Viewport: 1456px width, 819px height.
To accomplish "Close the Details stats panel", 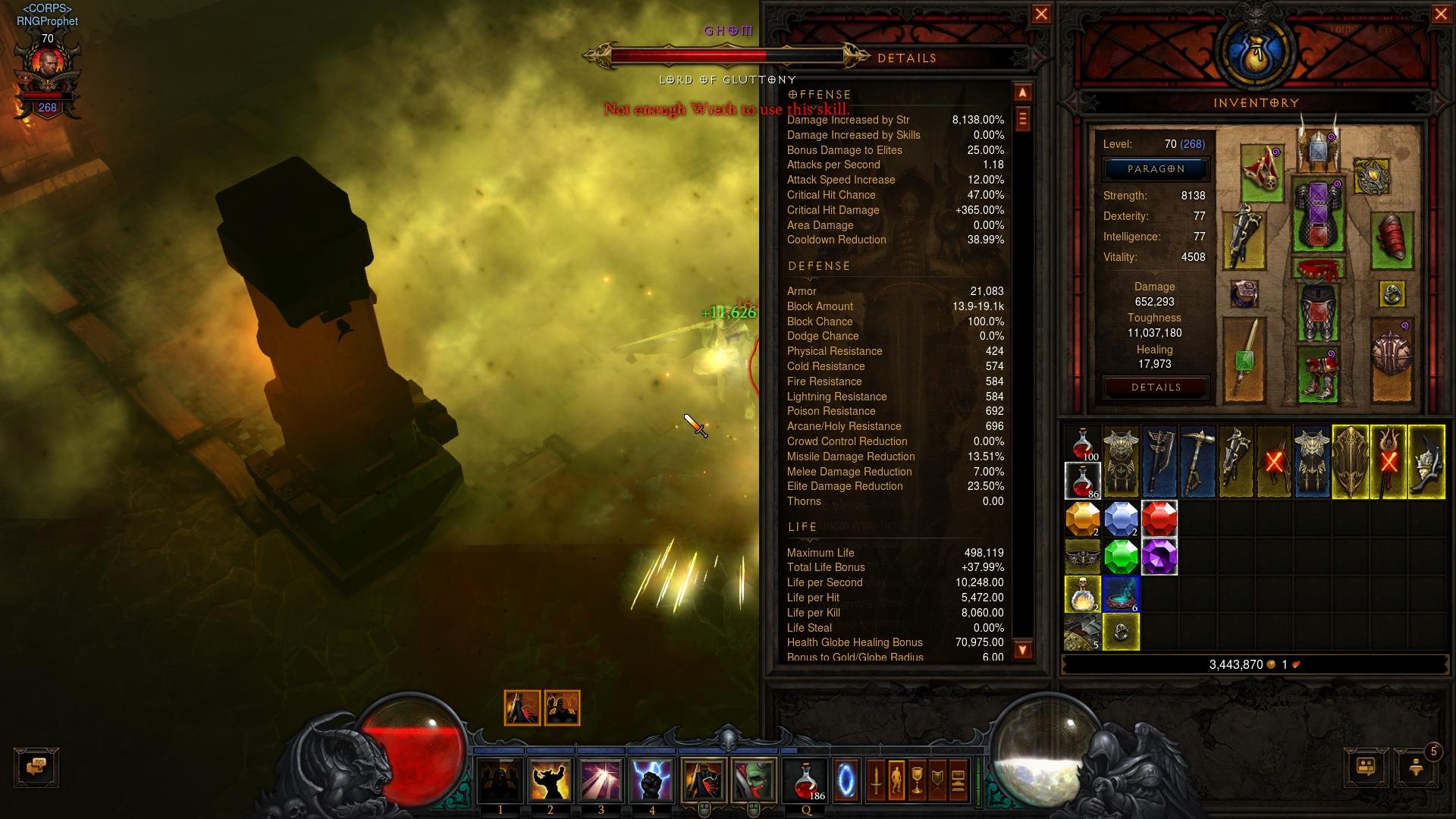I will coord(1041,14).
